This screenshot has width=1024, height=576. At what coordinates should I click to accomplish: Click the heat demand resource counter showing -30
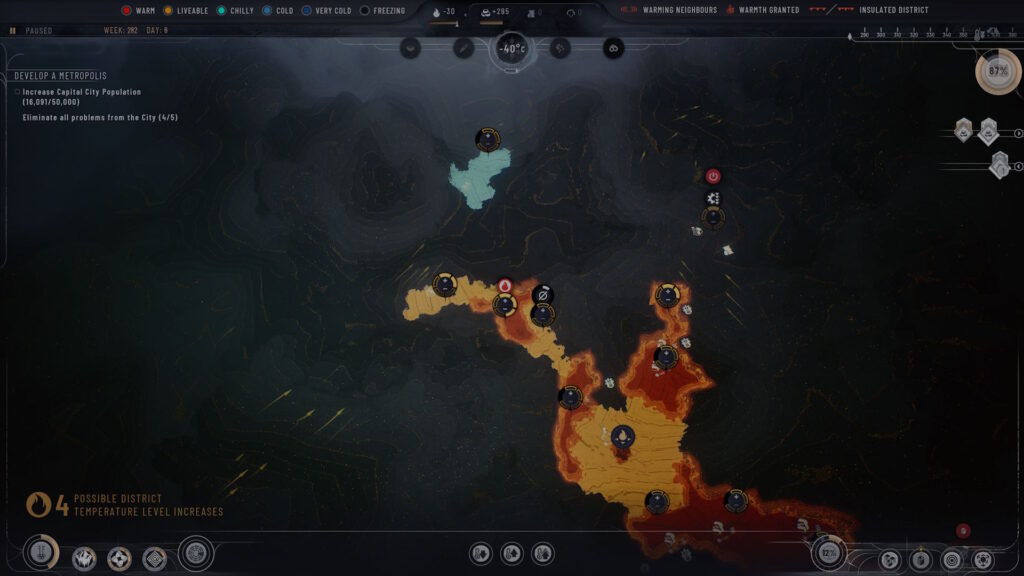point(443,12)
